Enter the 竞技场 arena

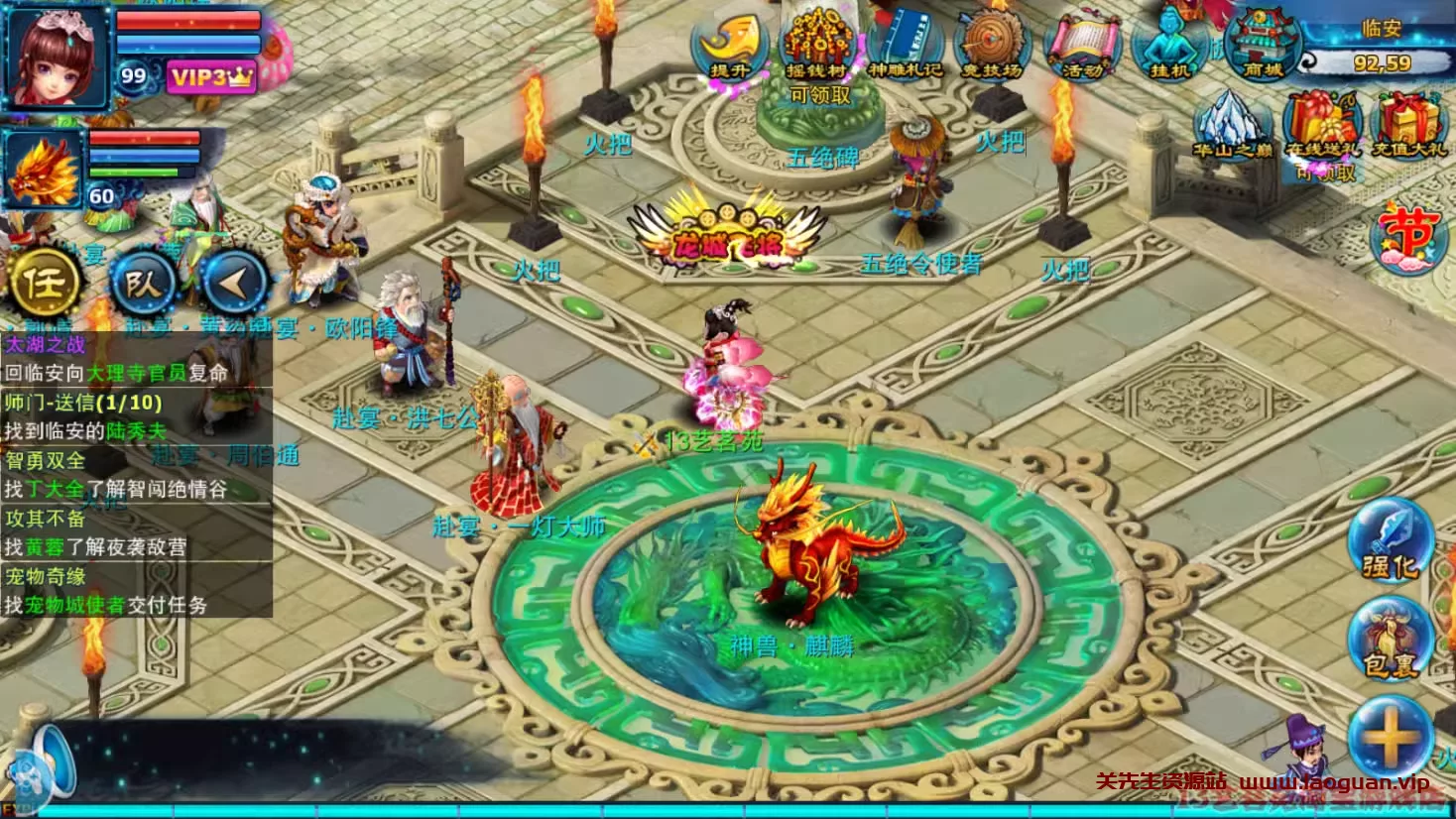point(992,47)
